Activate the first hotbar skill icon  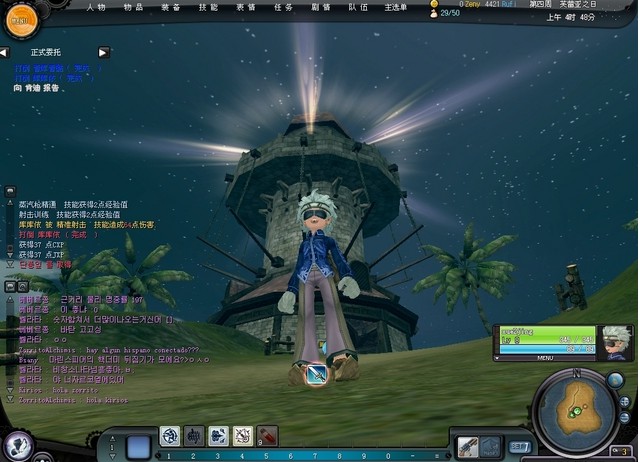coord(169,435)
